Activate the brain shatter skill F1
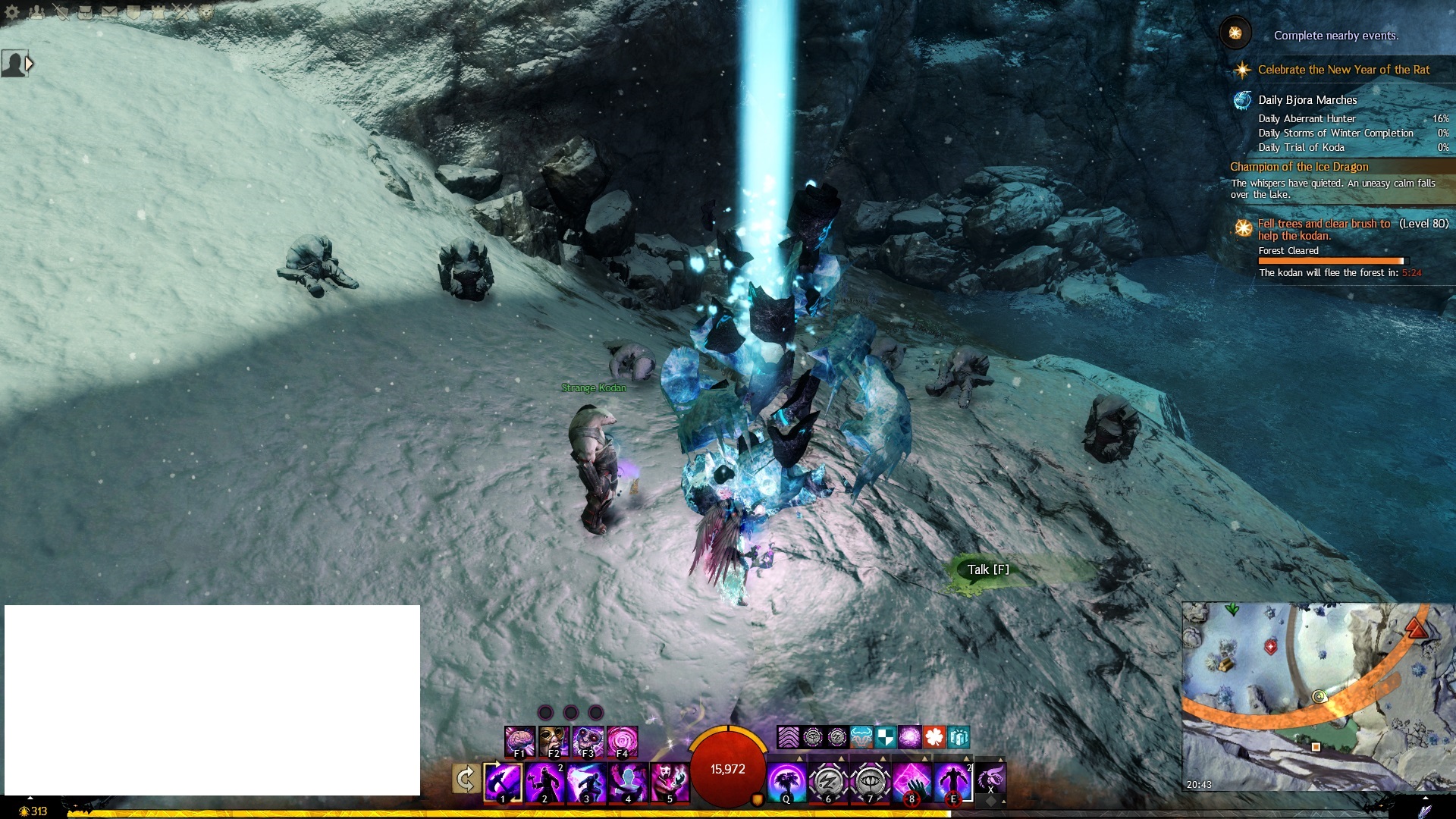Screen dimensions: 1456x819 (x=519, y=741)
